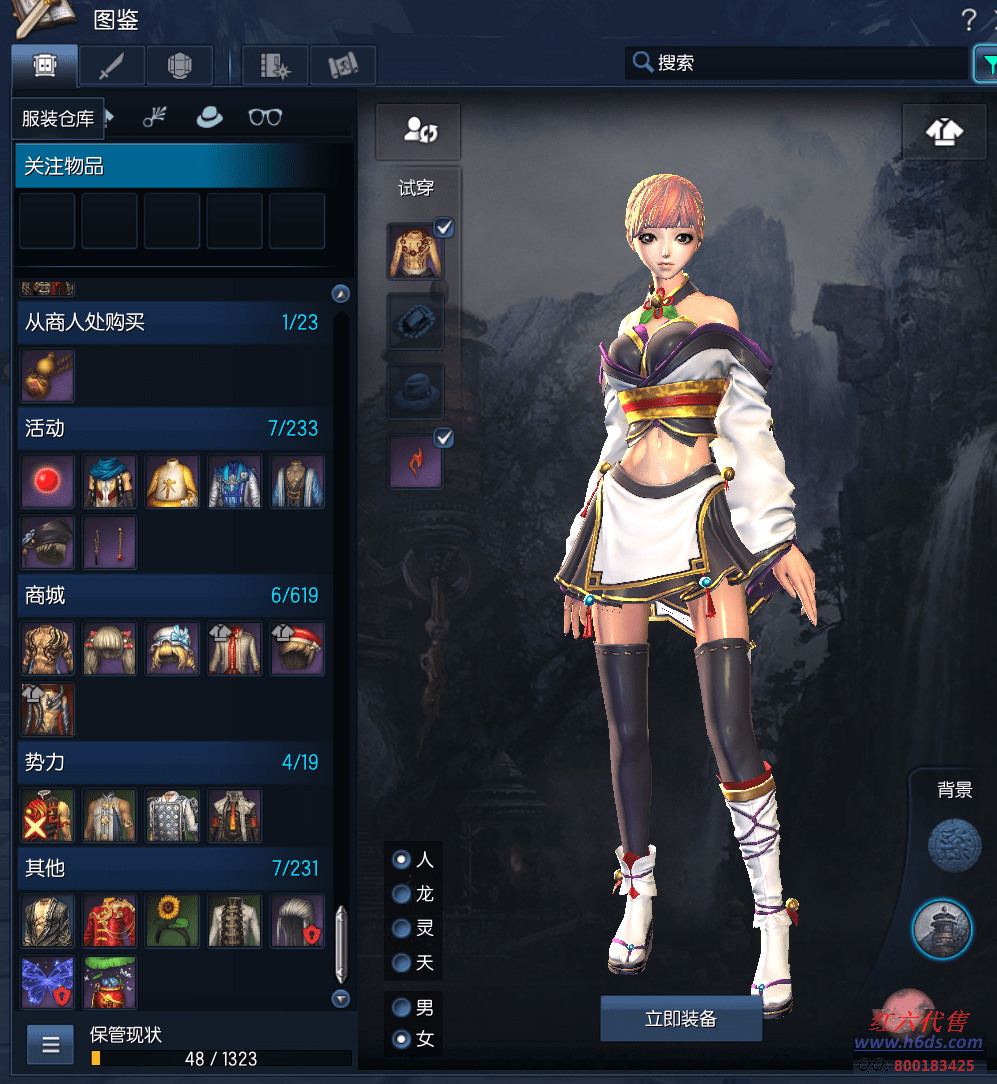Select the gourd item from 从商人处购买
The height and width of the screenshot is (1084, 997).
(x=47, y=375)
